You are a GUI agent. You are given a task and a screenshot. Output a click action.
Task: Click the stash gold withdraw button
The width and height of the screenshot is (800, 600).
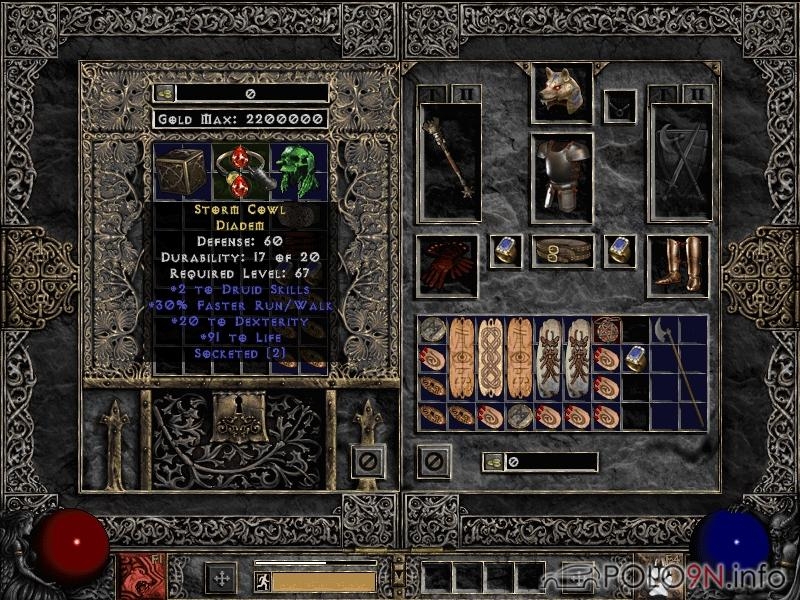[162, 93]
